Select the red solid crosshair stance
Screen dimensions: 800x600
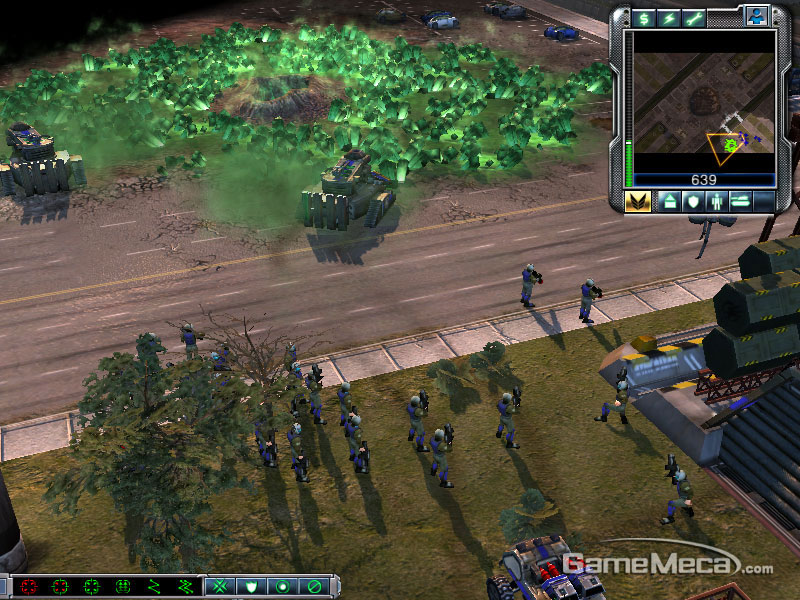[28, 586]
